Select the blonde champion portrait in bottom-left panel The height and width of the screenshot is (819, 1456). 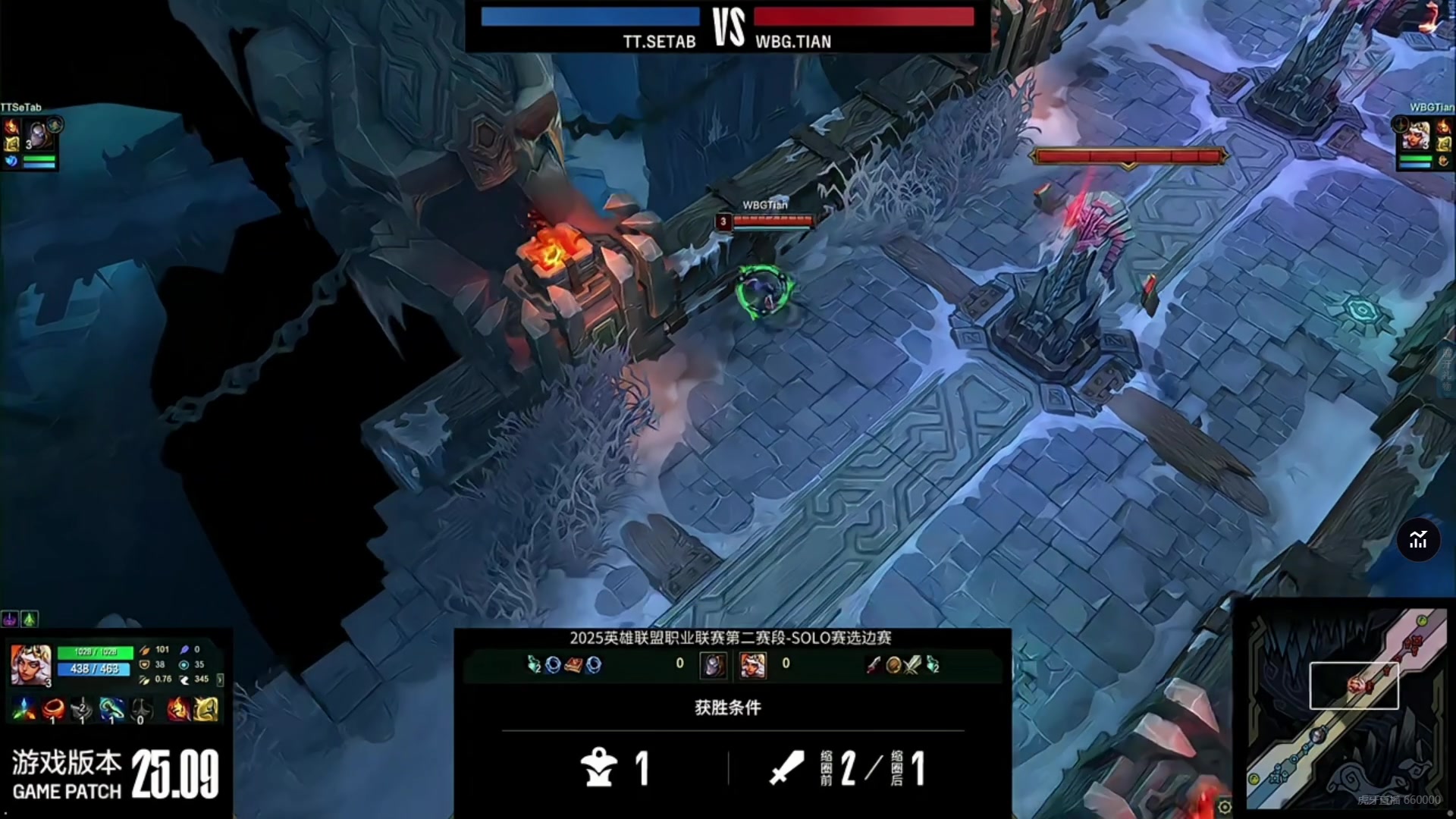[31, 665]
